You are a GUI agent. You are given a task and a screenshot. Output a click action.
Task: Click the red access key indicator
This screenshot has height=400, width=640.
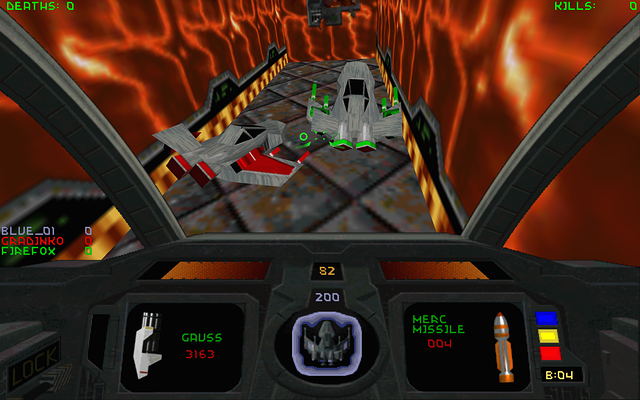(549, 353)
